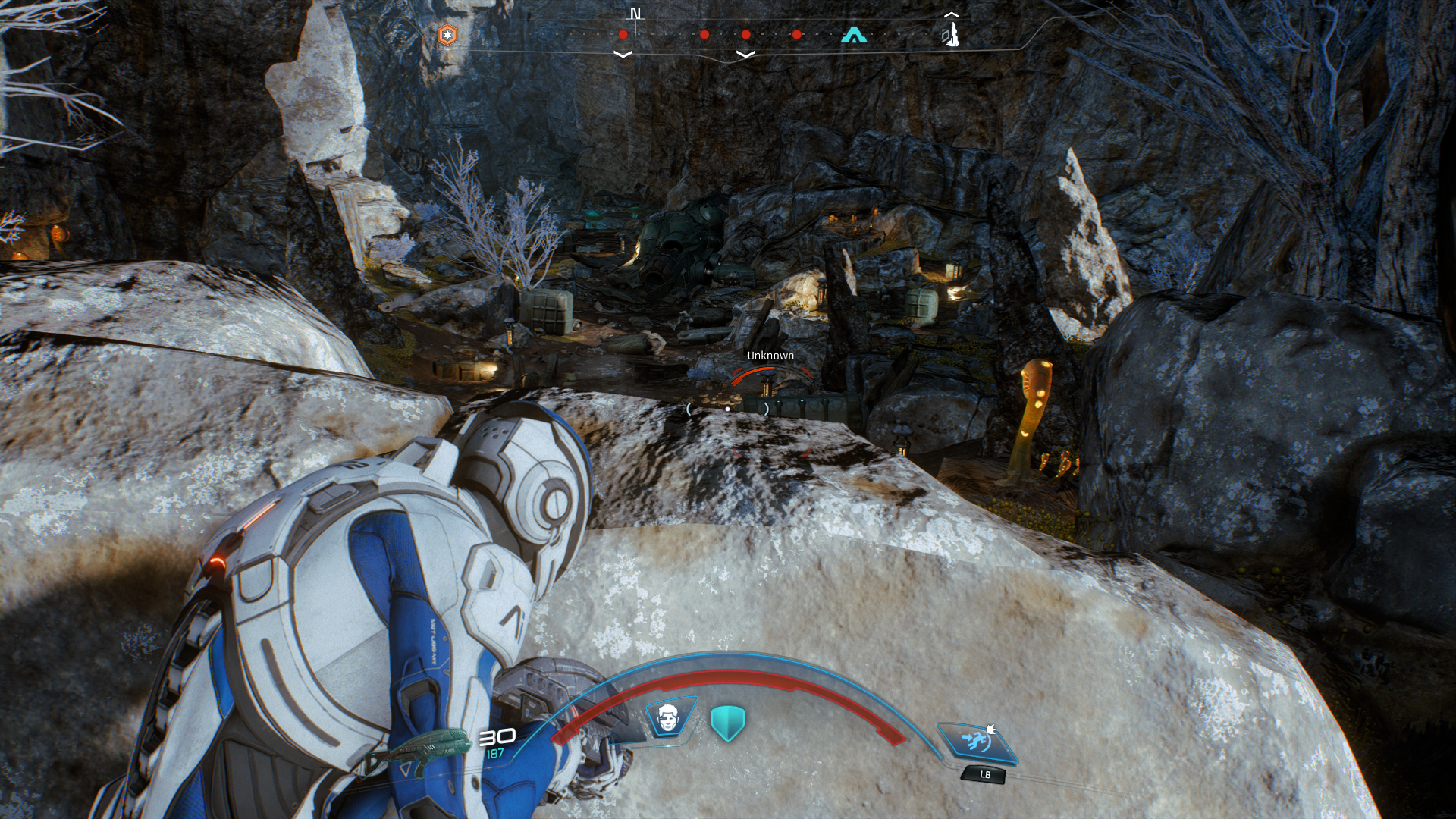Select the Unknown enemy name label
1456x819 pixels.
pyautogui.click(x=770, y=354)
